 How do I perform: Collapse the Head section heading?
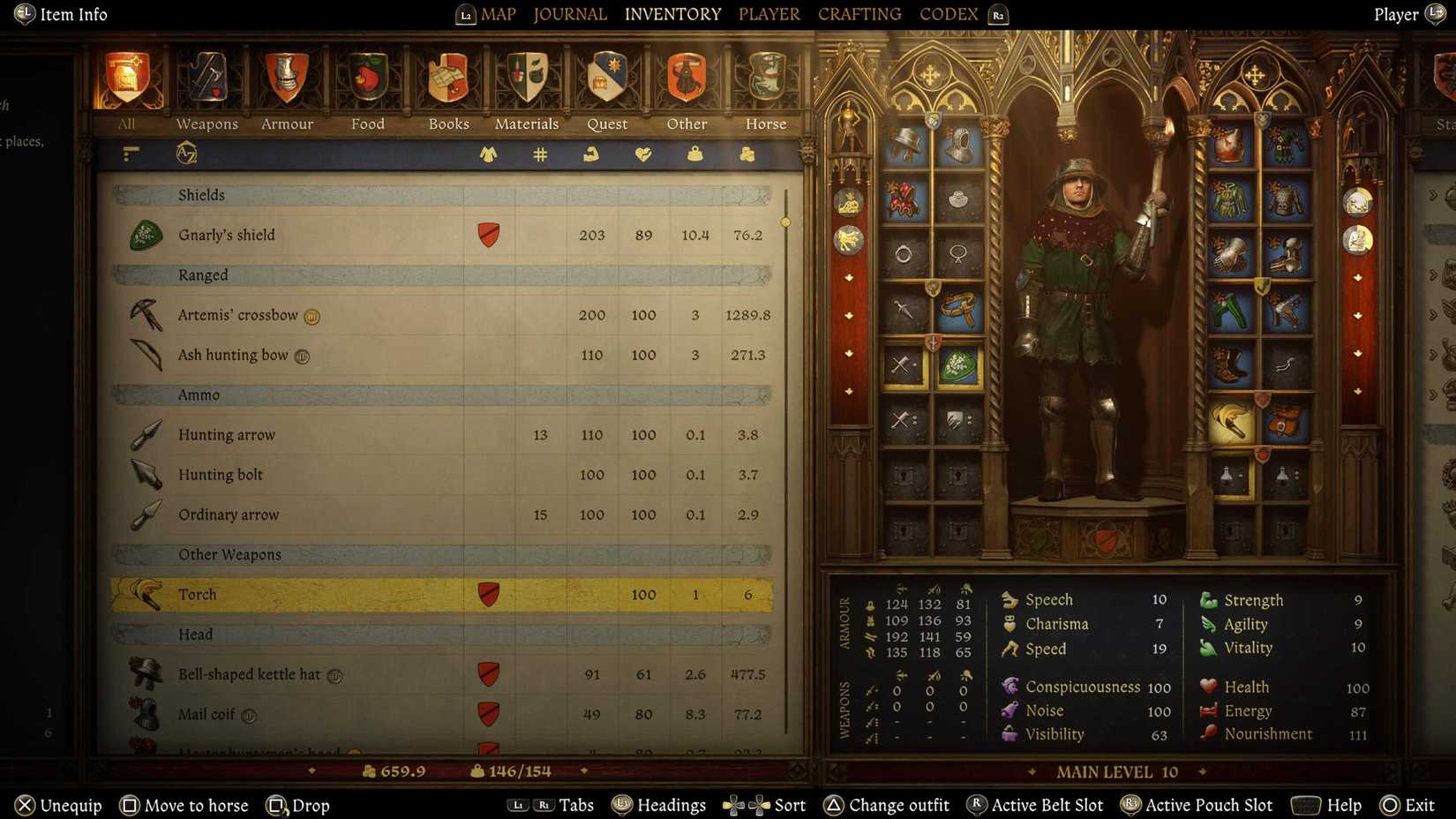195,634
